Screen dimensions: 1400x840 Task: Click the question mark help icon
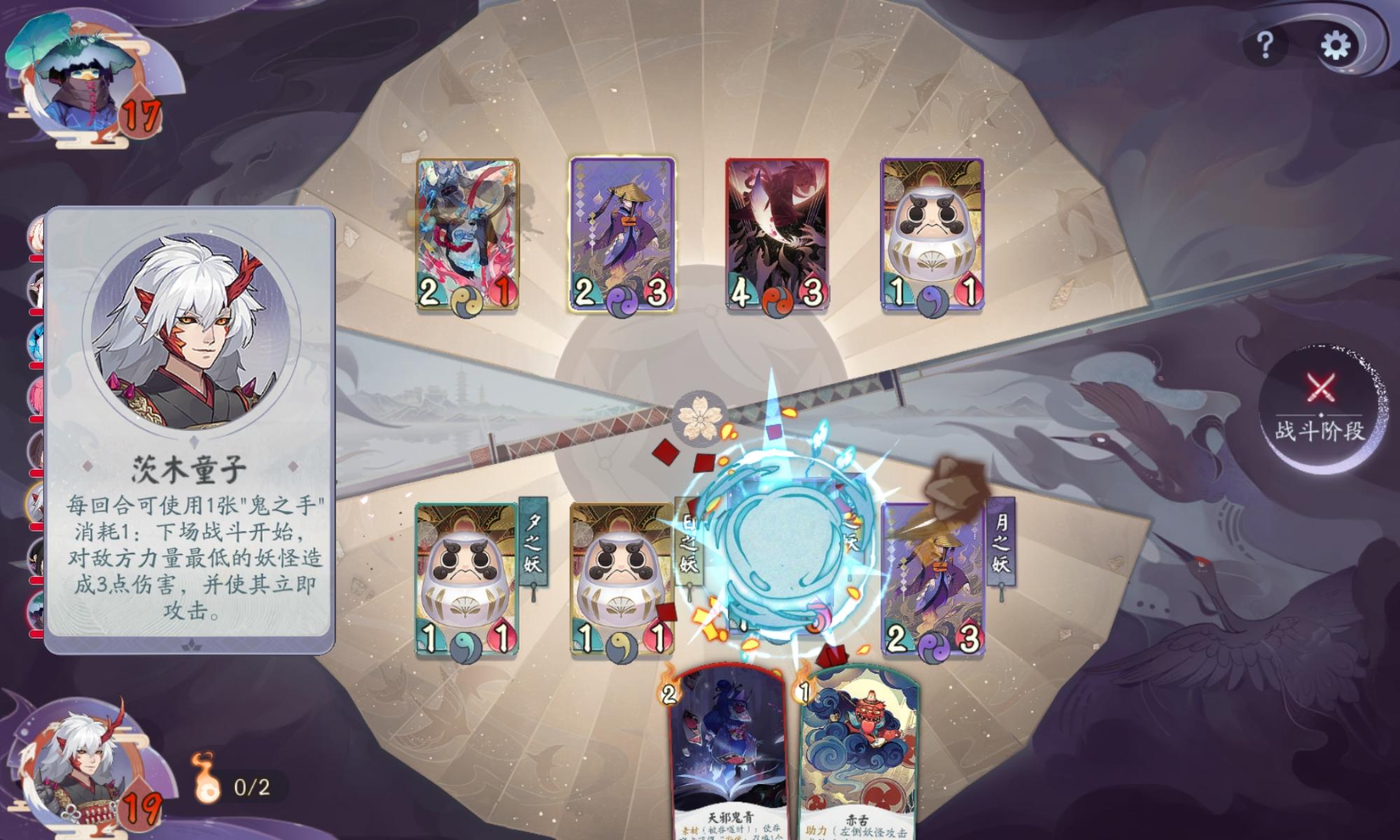click(x=1267, y=43)
